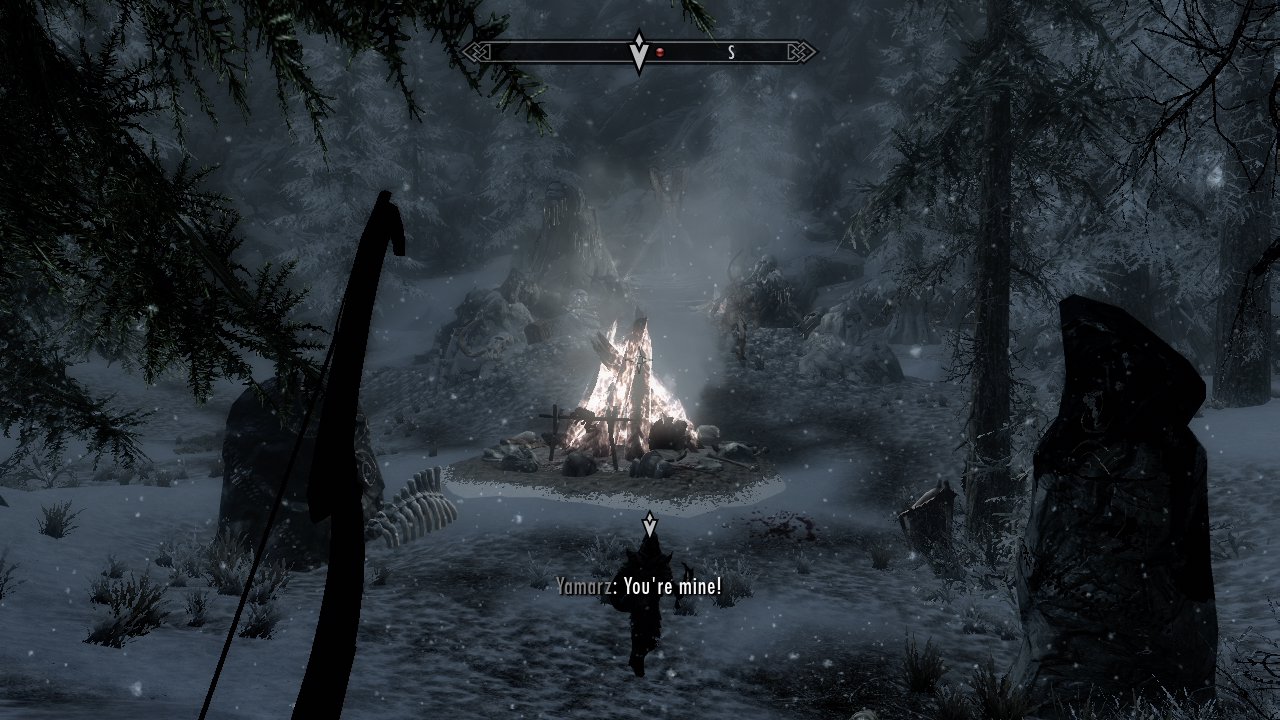Click the floating quest marker above Yamarz
This screenshot has width=1280, height=720.
pos(649,524)
